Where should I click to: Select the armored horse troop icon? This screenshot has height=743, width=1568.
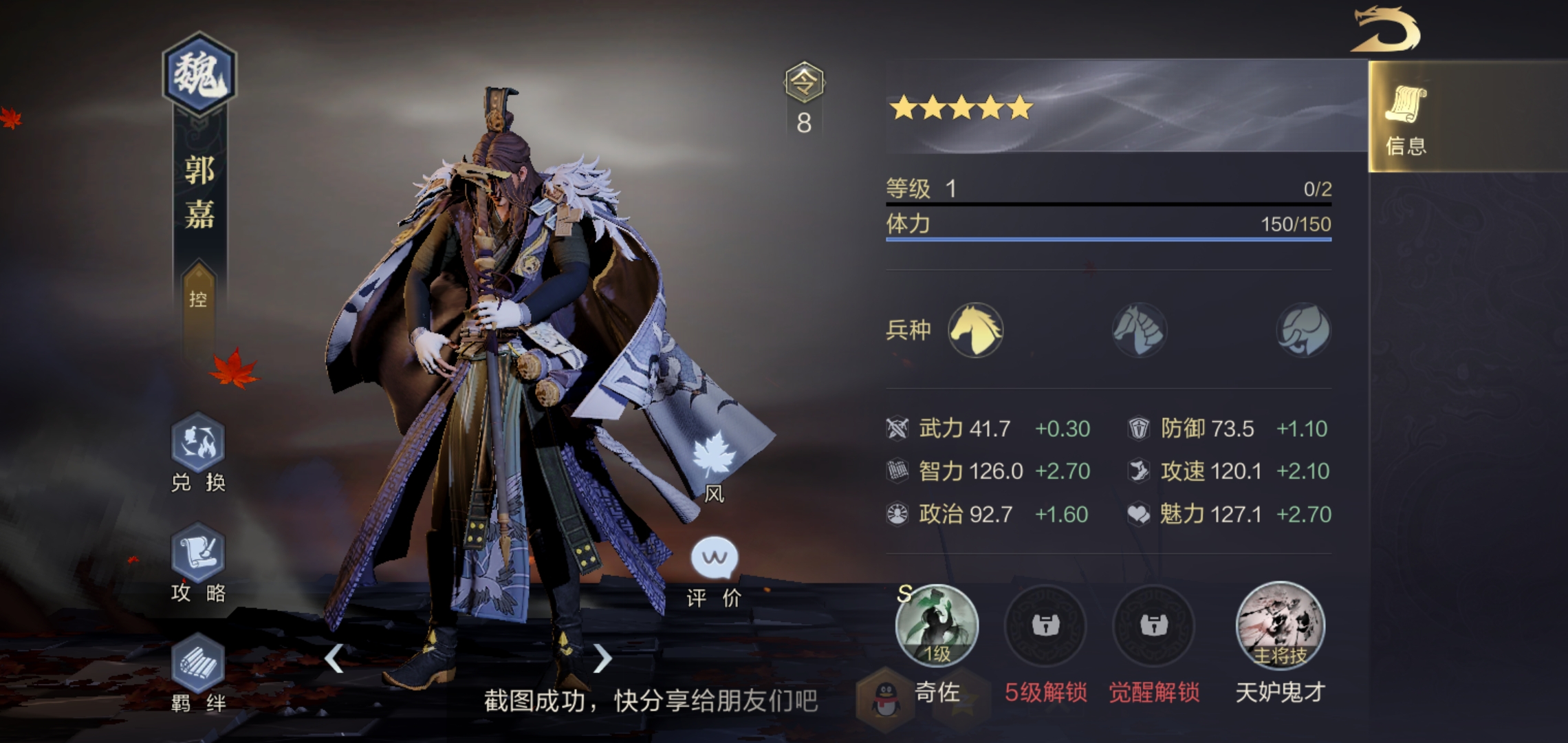(x=1139, y=330)
